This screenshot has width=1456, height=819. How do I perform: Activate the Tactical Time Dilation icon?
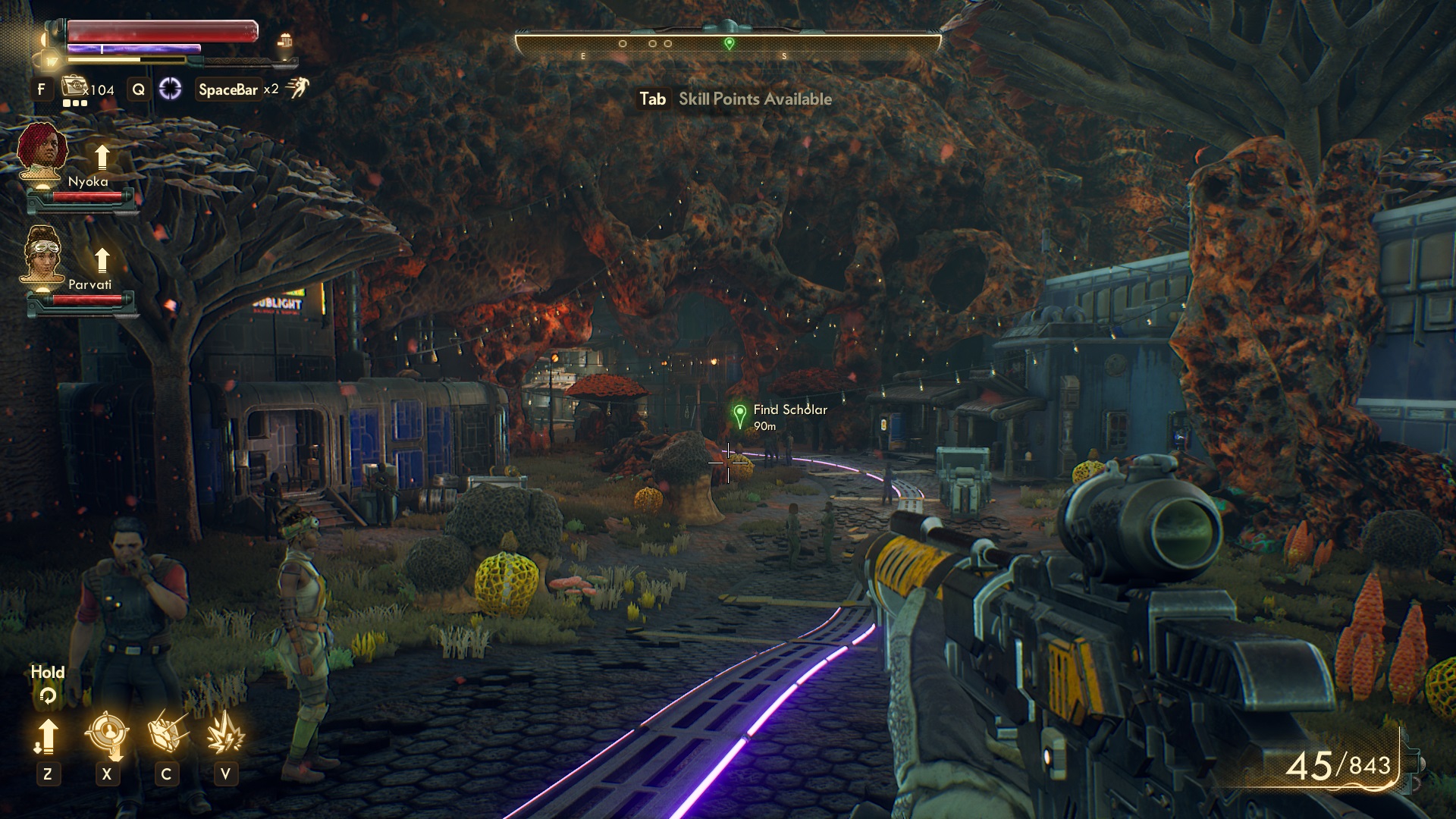click(x=170, y=89)
